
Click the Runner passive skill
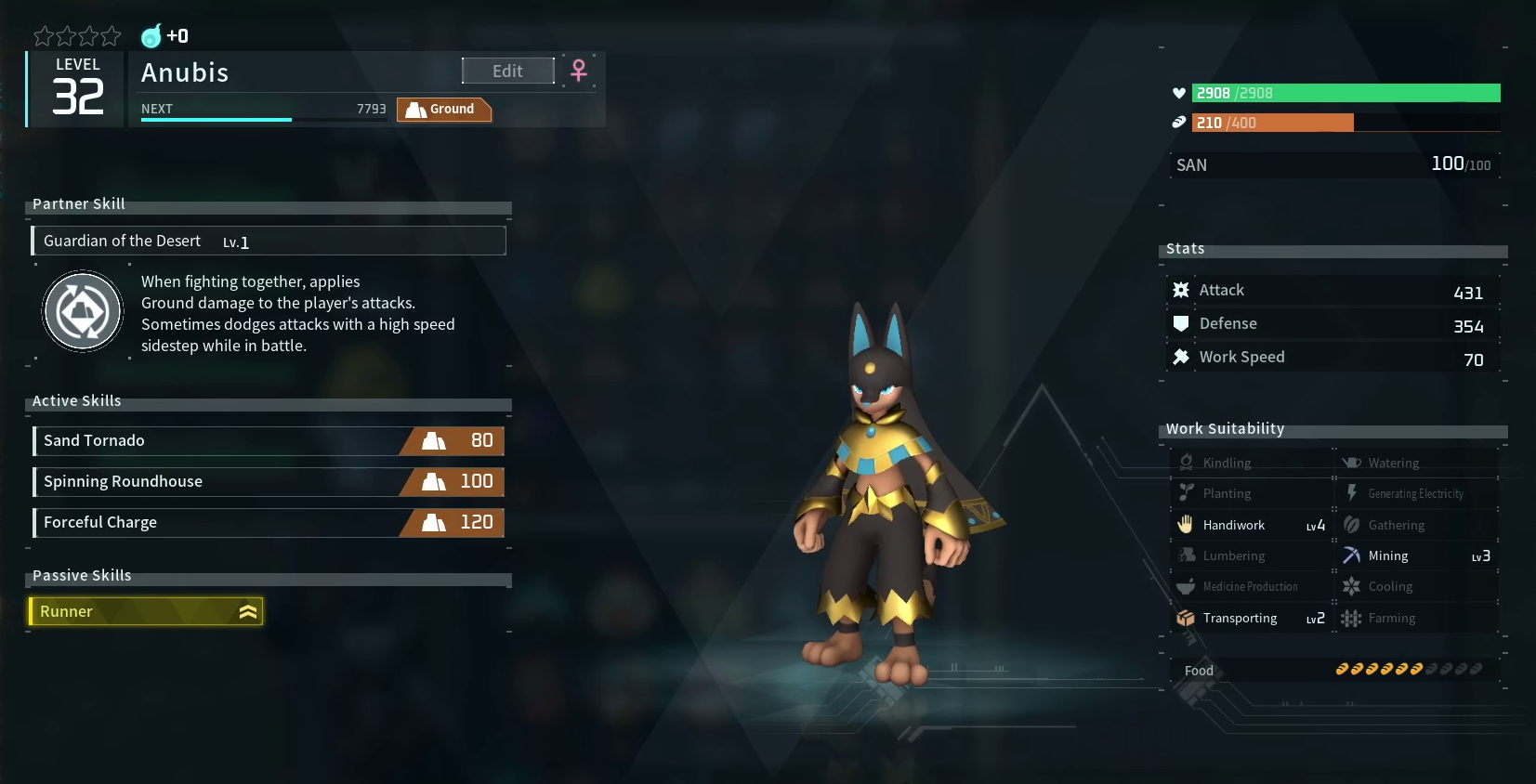tap(147, 611)
